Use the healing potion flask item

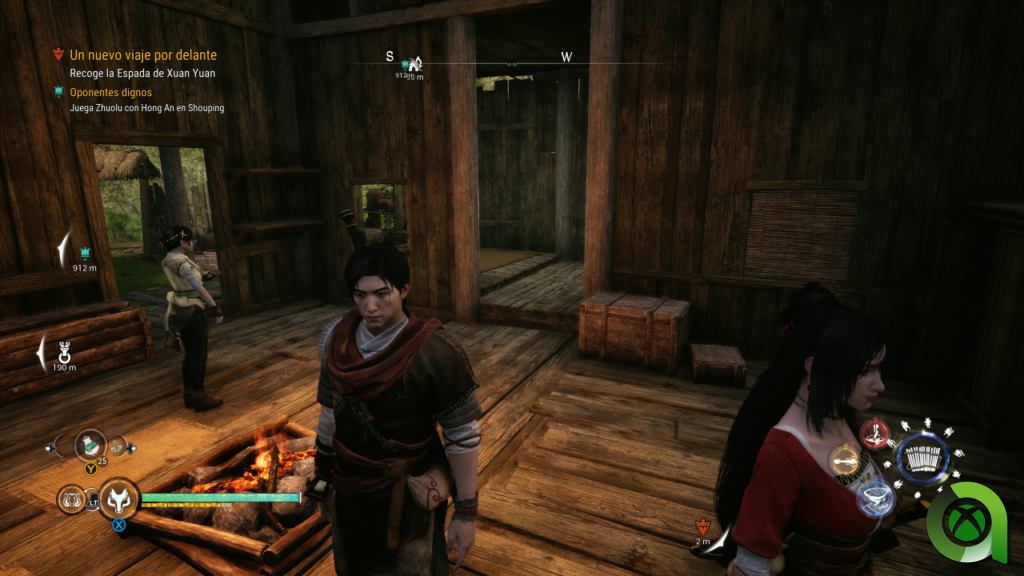click(92, 444)
